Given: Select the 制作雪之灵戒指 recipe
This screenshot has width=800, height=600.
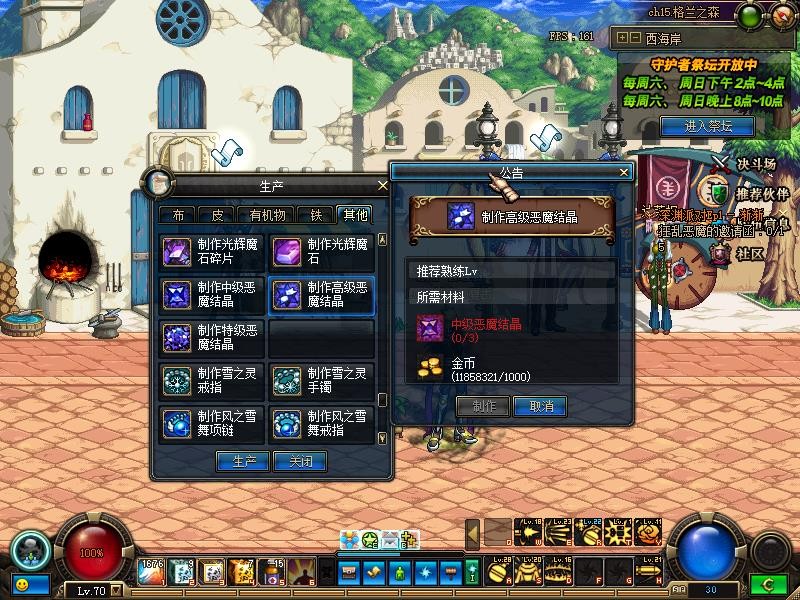Looking at the screenshot, I should point(212,381).
